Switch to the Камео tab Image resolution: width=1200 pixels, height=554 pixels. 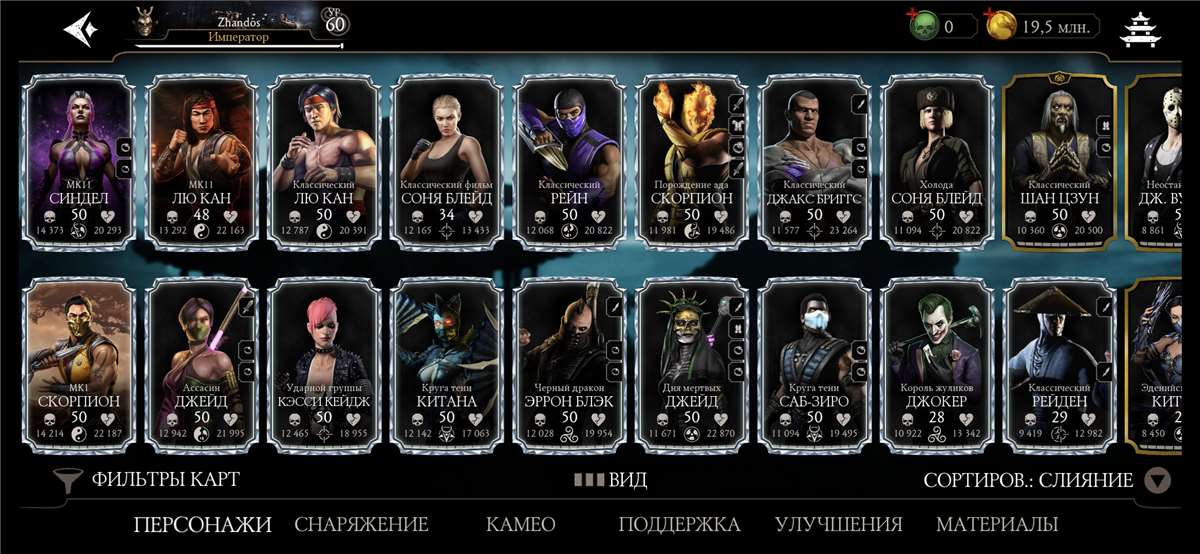pyautogui.click(x=520, y=524)
